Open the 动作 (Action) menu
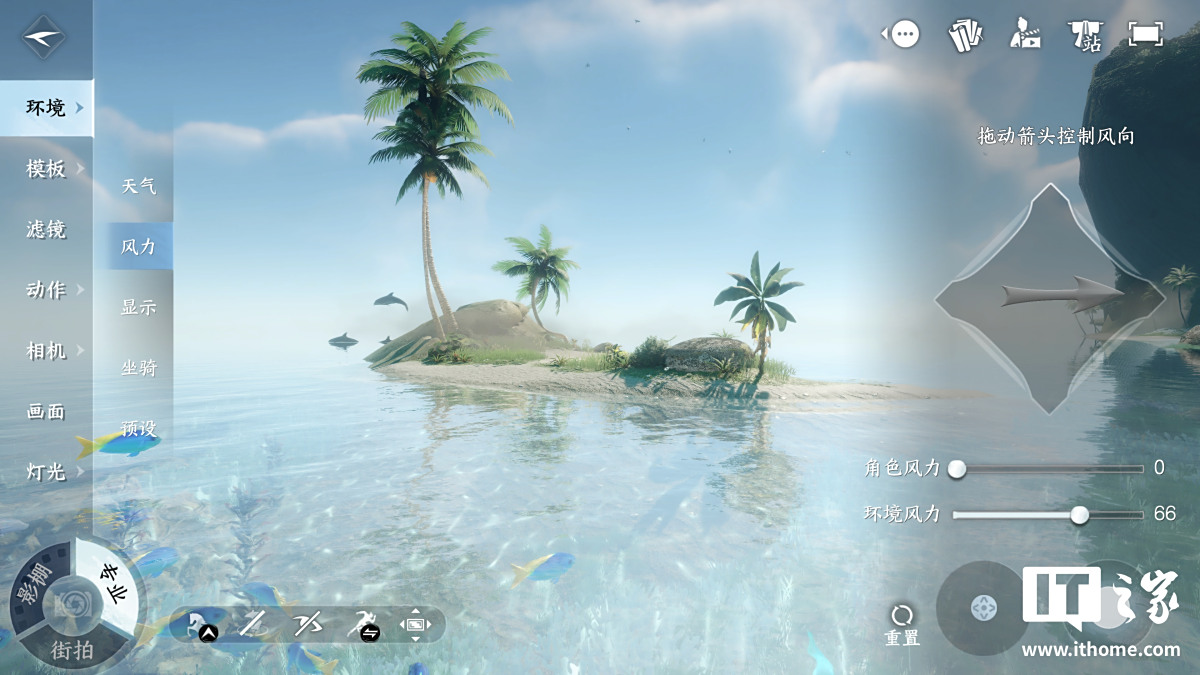This screenshot has width=1200, height=675. (x=46, y=290)
